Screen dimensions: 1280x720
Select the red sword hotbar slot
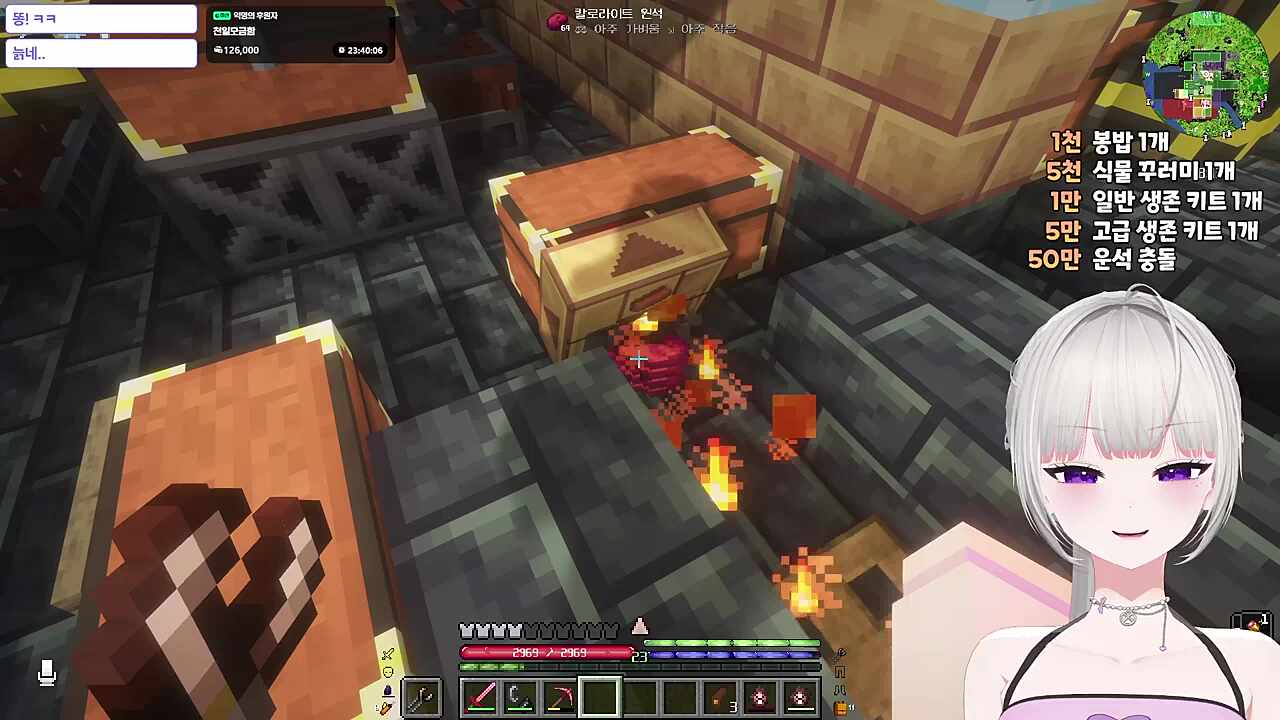coord(480,696)
